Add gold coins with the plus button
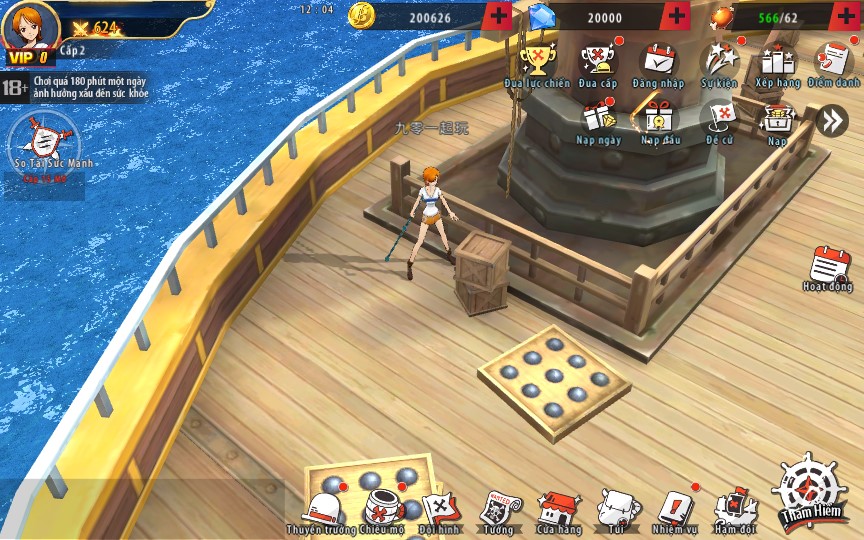Viewport: 864px width, 540px height. pyautogui.click(x=497, y=16)
